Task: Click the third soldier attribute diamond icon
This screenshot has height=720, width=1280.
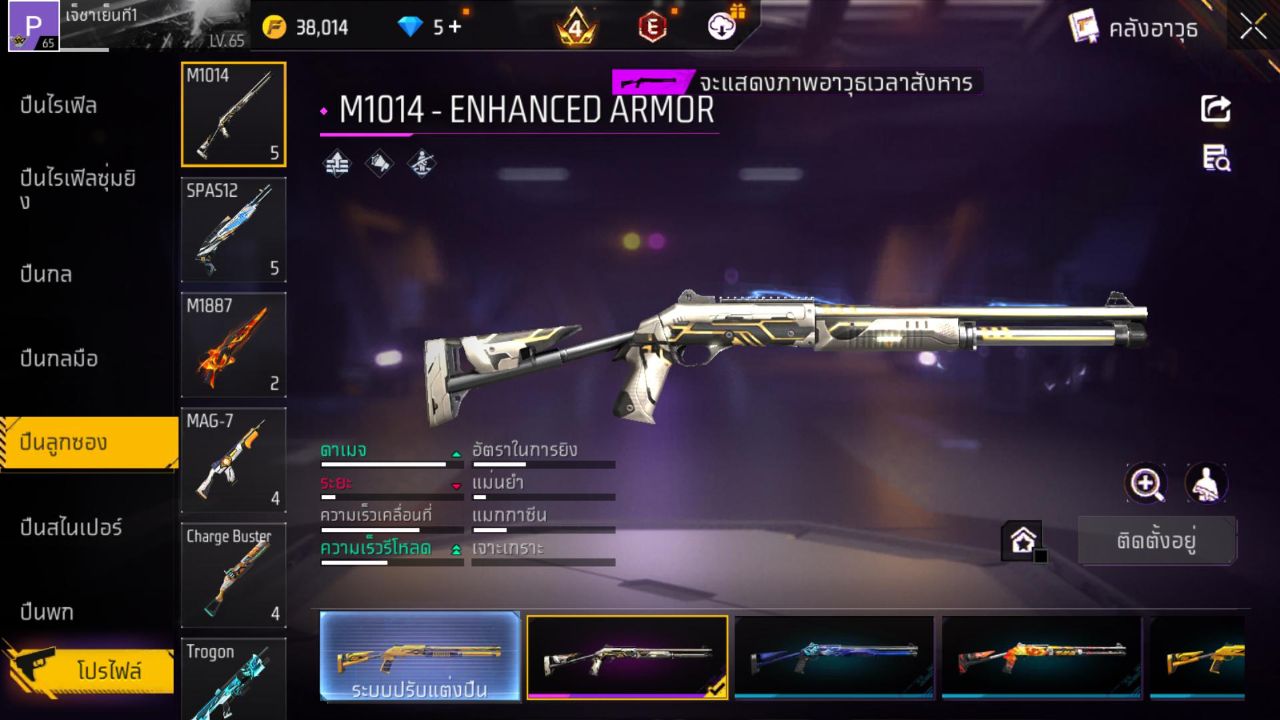Action: point(421,163)
